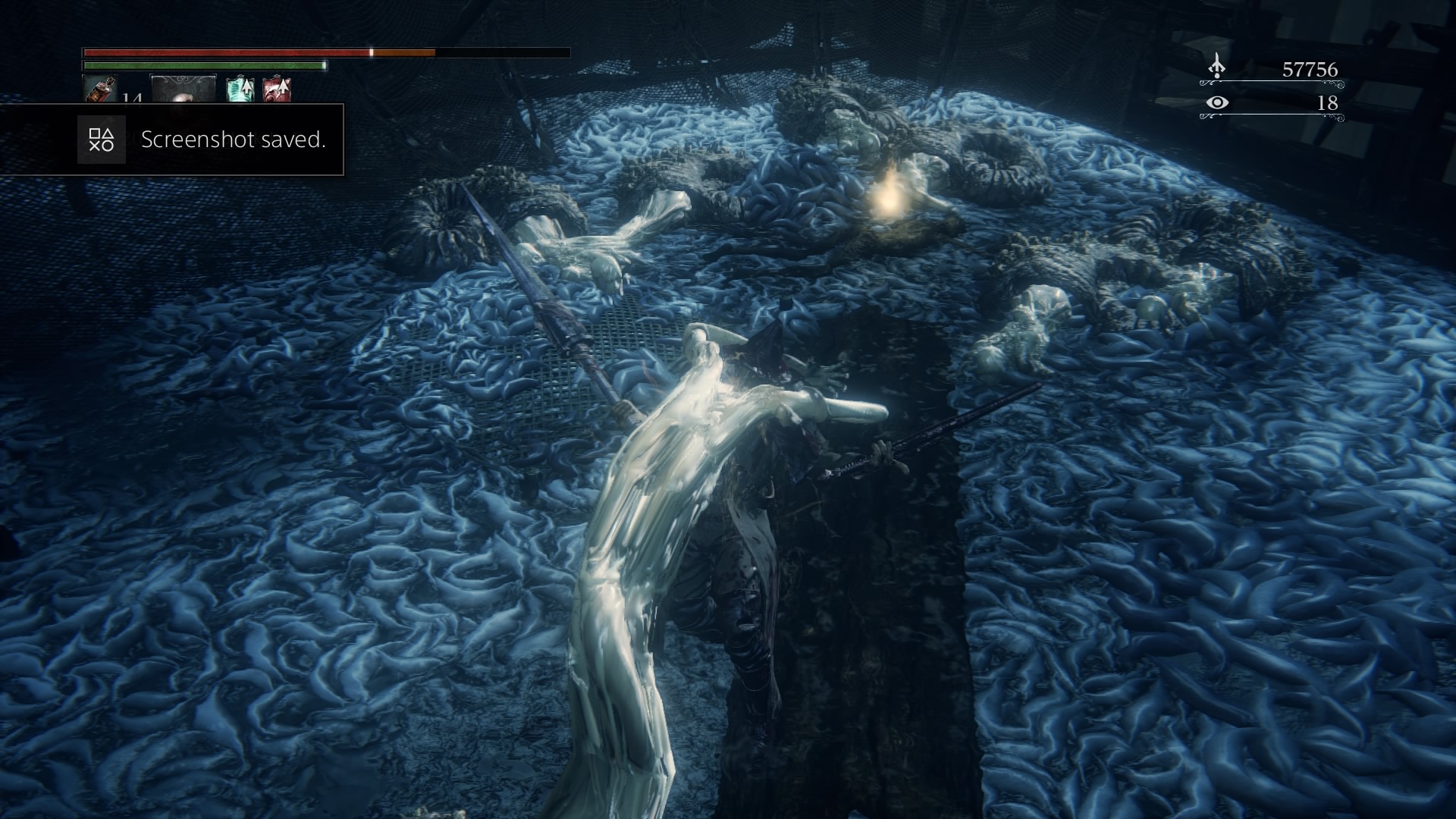Screen dimensions: 1456x819
Task: Inspect the teal ribcage buff icon
Action: [x=240, y=90]
